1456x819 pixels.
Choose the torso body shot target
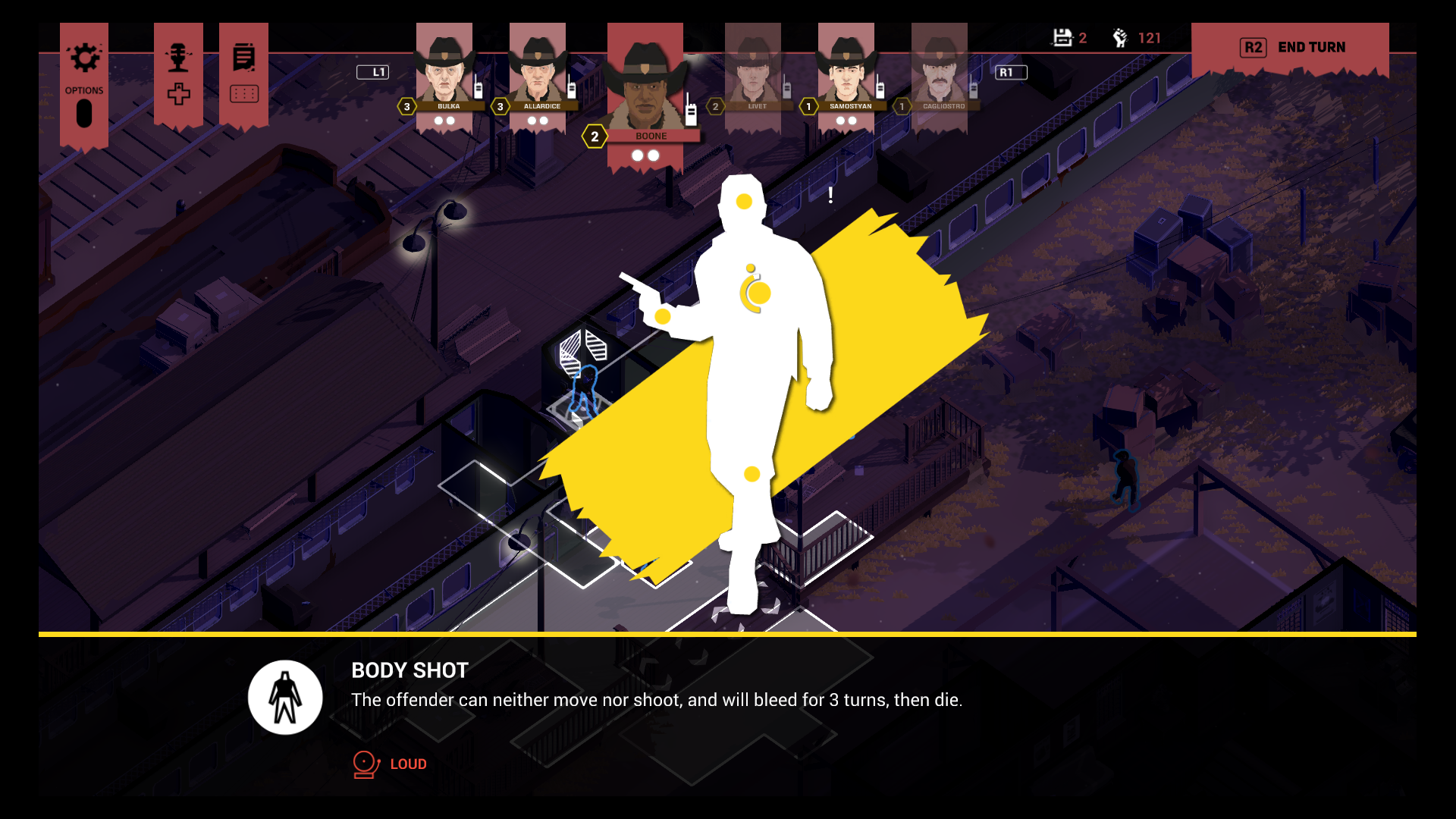(x=755, y=293)
